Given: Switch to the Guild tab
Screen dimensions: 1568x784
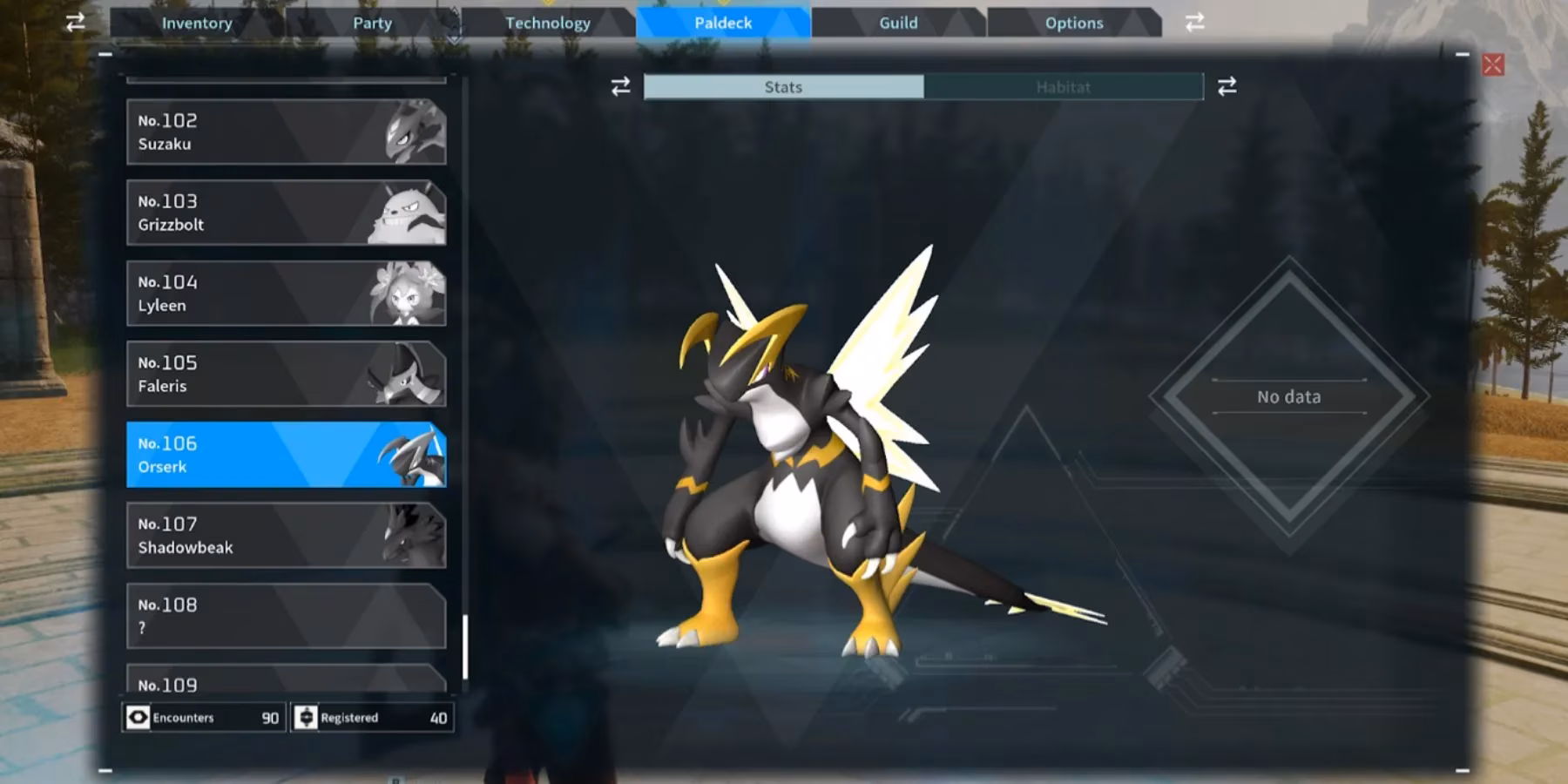Looking at the screenshot, I should pyautogui.click(x=896, y=23).
